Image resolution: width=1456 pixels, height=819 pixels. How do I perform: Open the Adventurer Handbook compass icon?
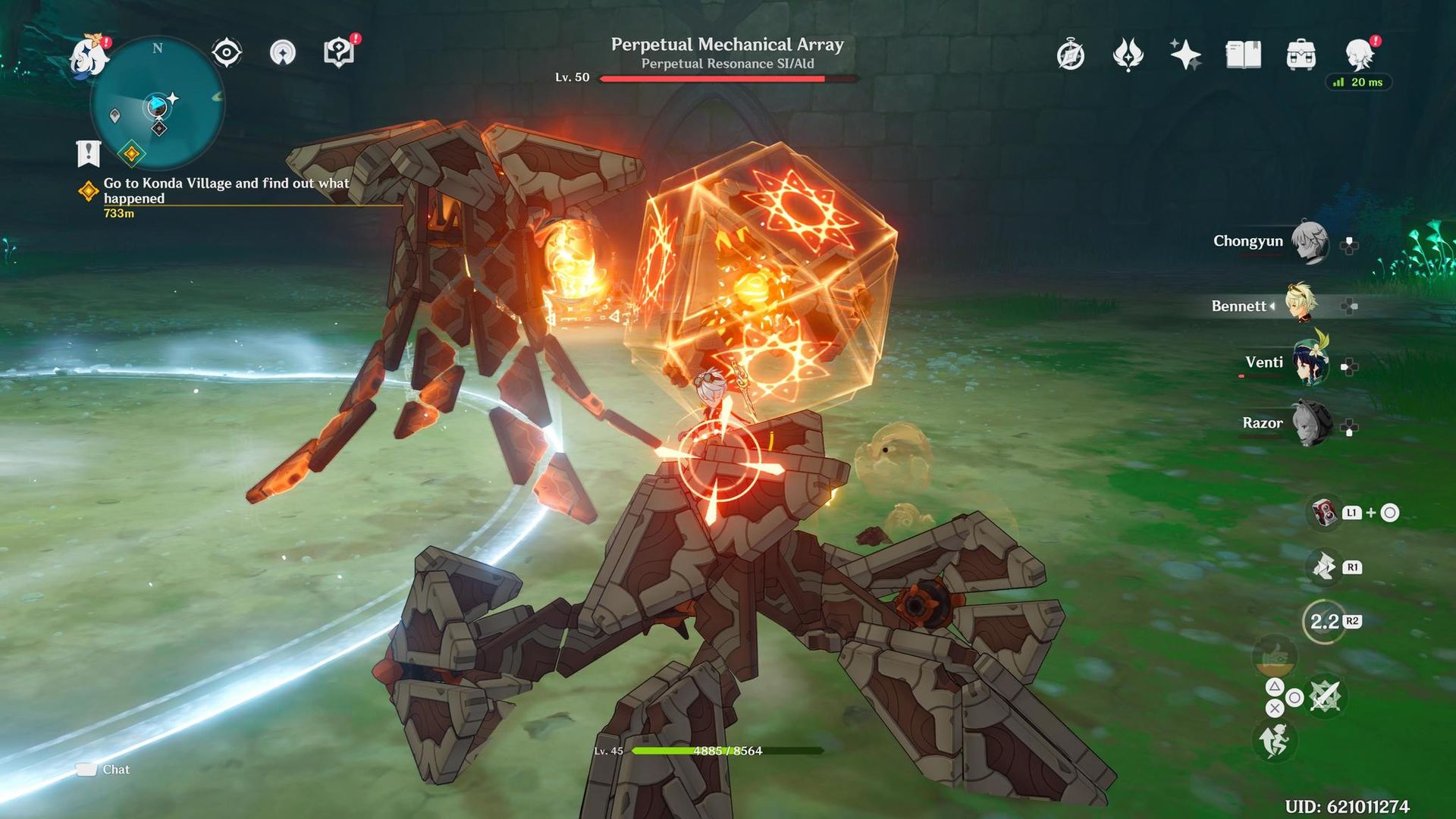point(1069,55)
